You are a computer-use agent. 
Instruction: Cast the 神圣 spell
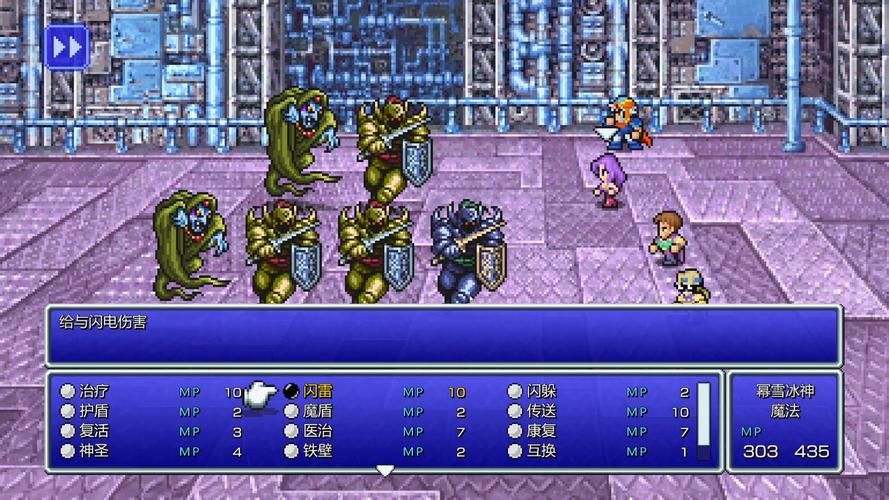(x=94, y=451)
